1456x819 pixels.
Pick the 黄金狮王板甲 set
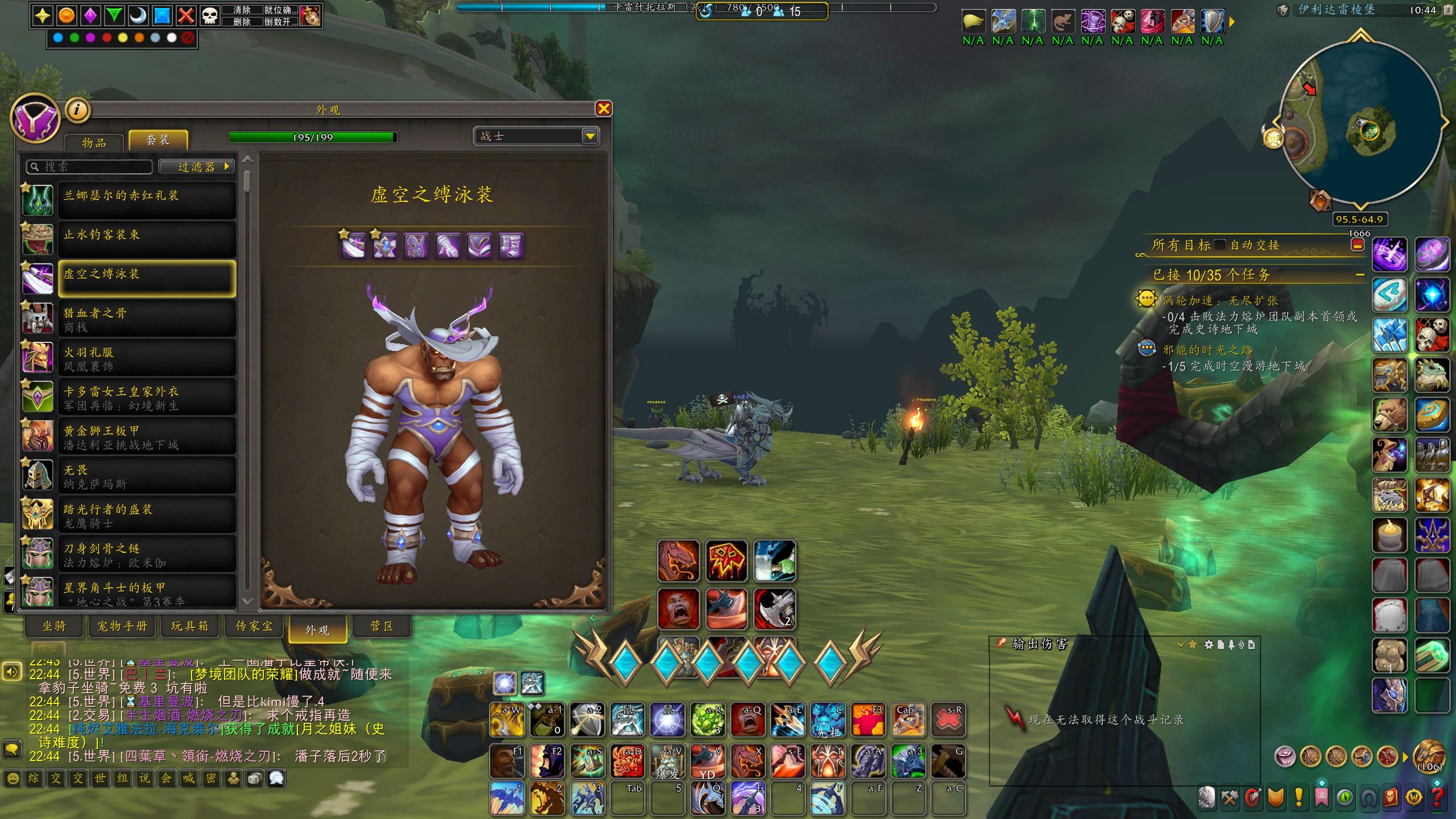pos(147,436)
